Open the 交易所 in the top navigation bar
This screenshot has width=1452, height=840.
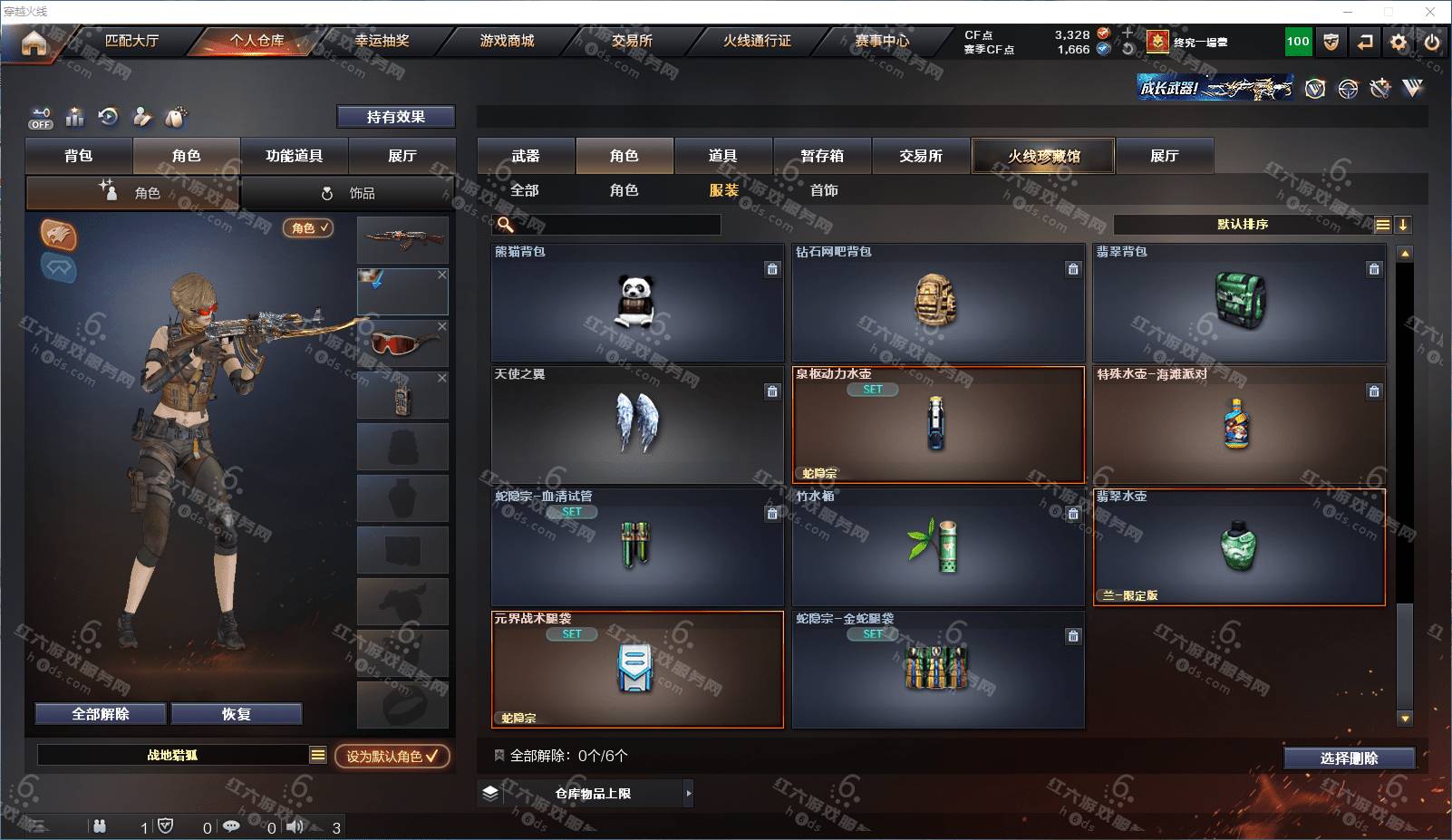pyautogui.click(x=632, y=41)
